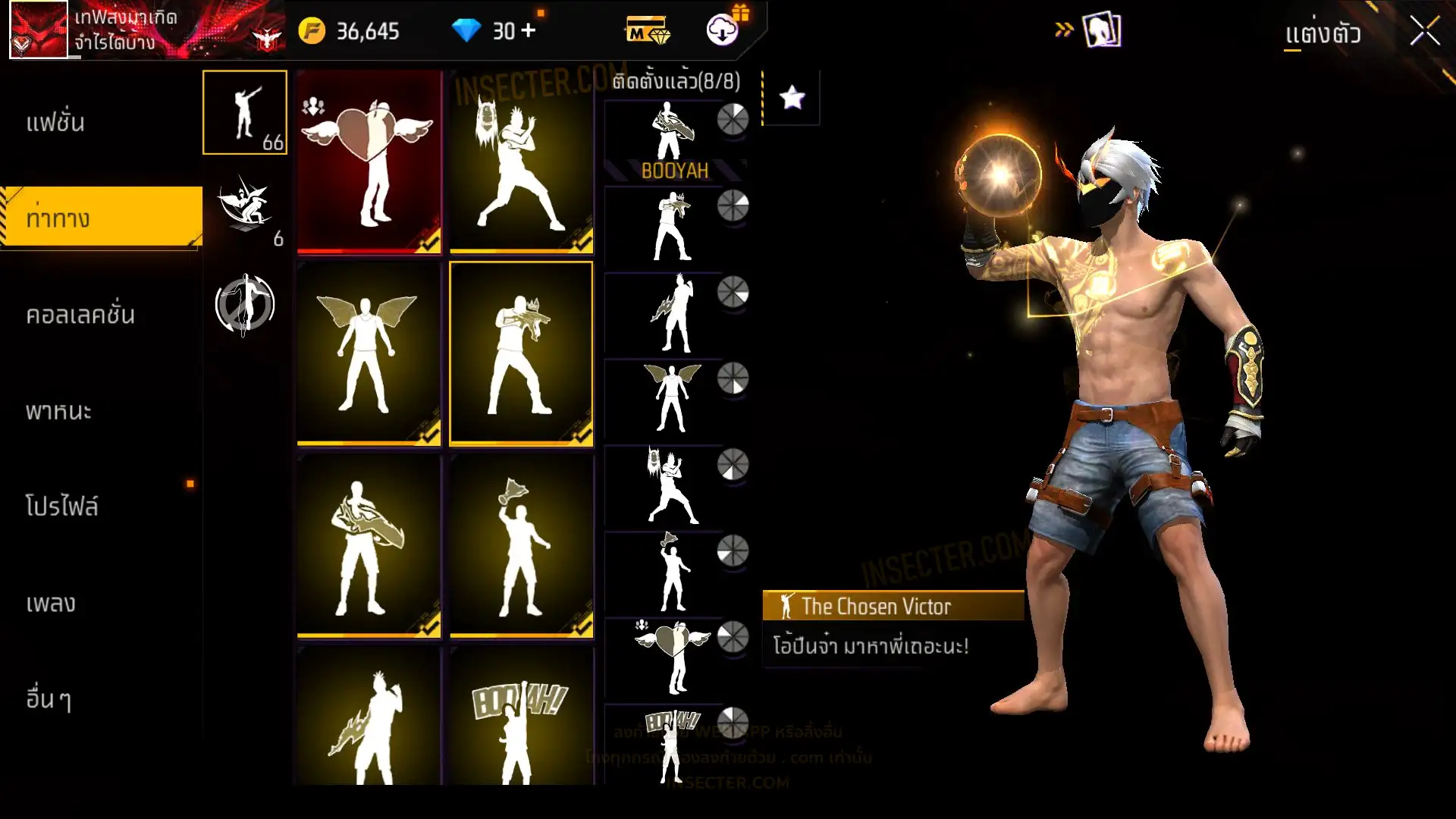Open the พาหนะ vehicles category

[x=58, y=411]
